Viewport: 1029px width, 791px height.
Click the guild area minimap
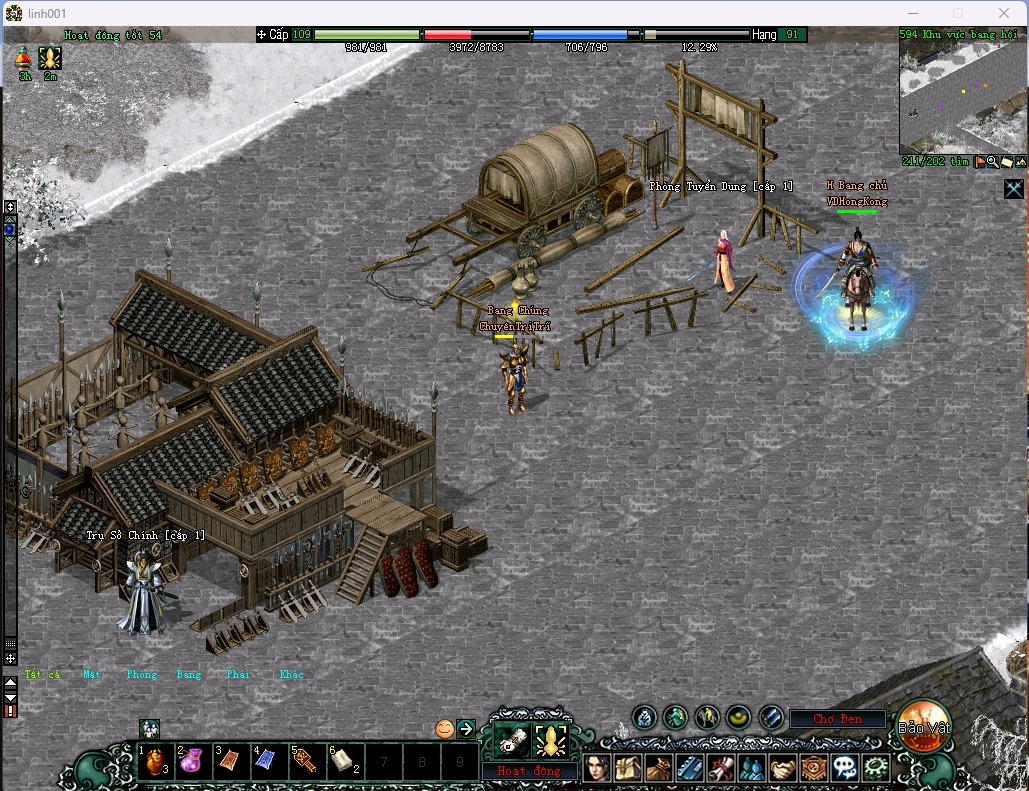coord(962,96)
